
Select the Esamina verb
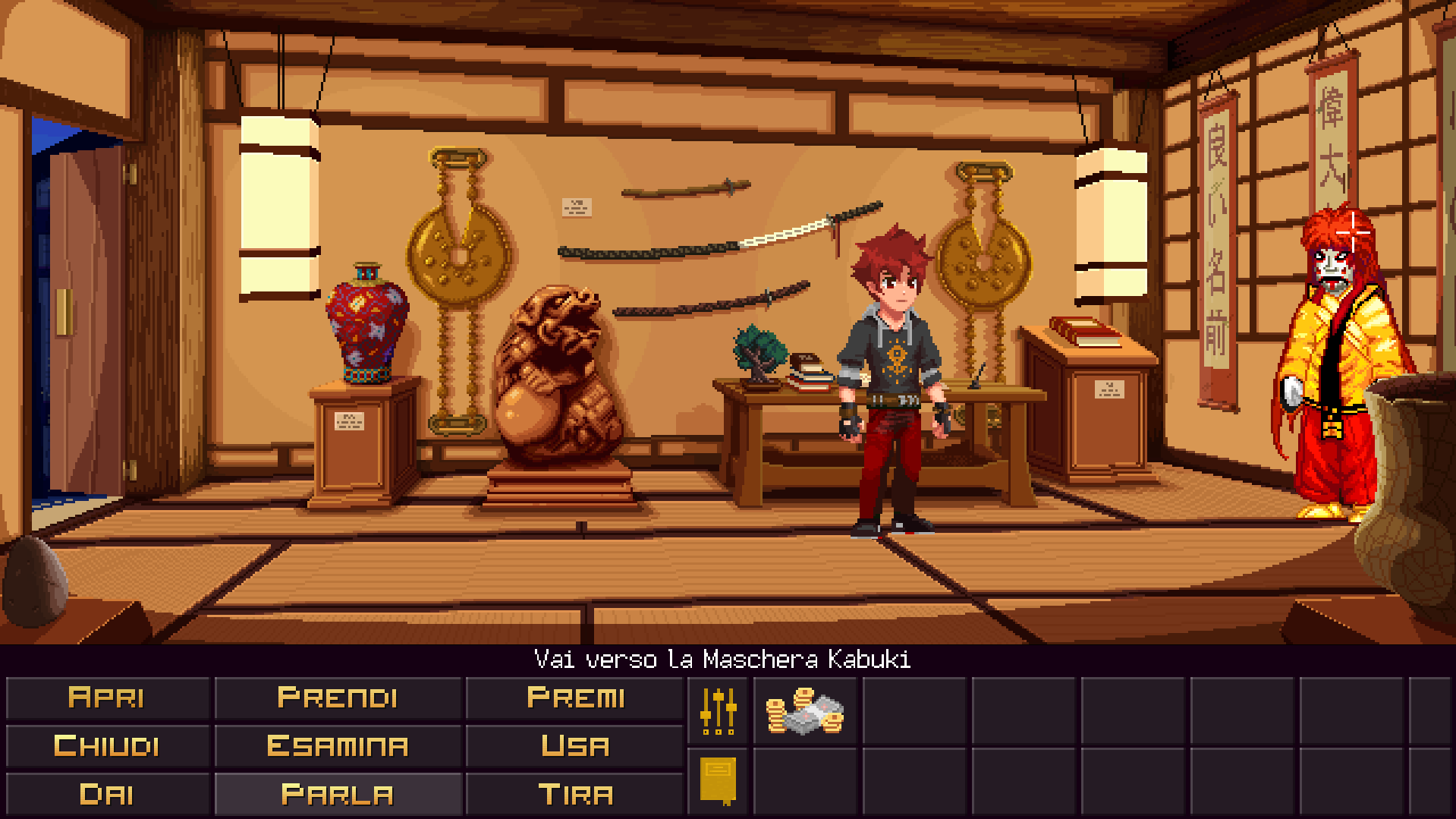pos(338,745)
